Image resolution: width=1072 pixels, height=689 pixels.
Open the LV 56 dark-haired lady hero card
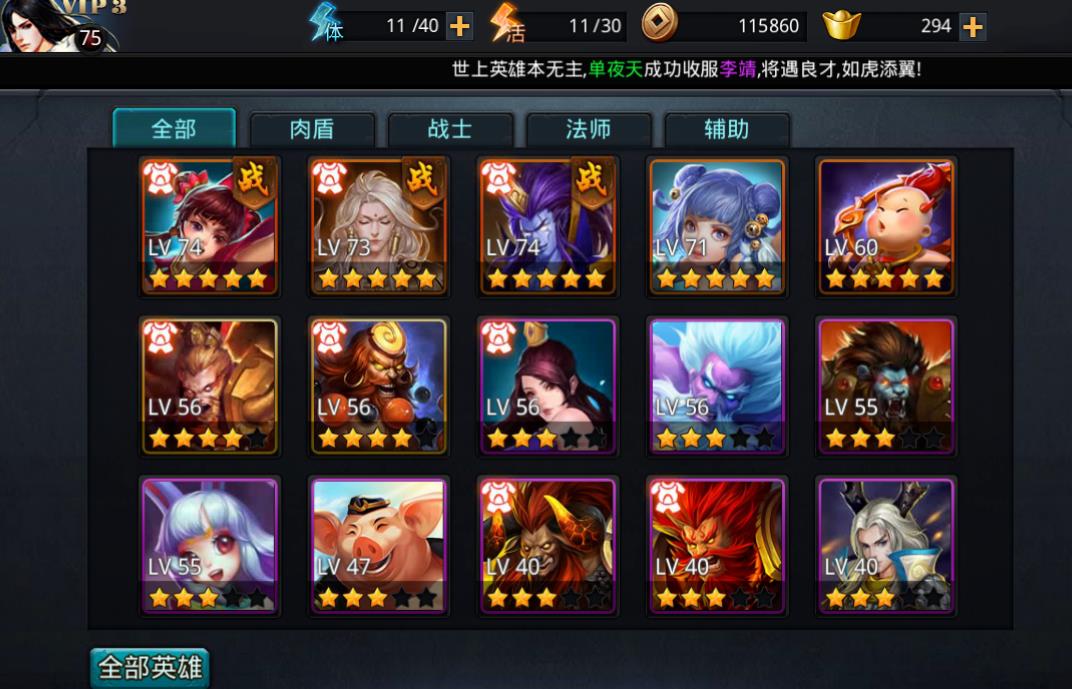[x=548, y=385]
